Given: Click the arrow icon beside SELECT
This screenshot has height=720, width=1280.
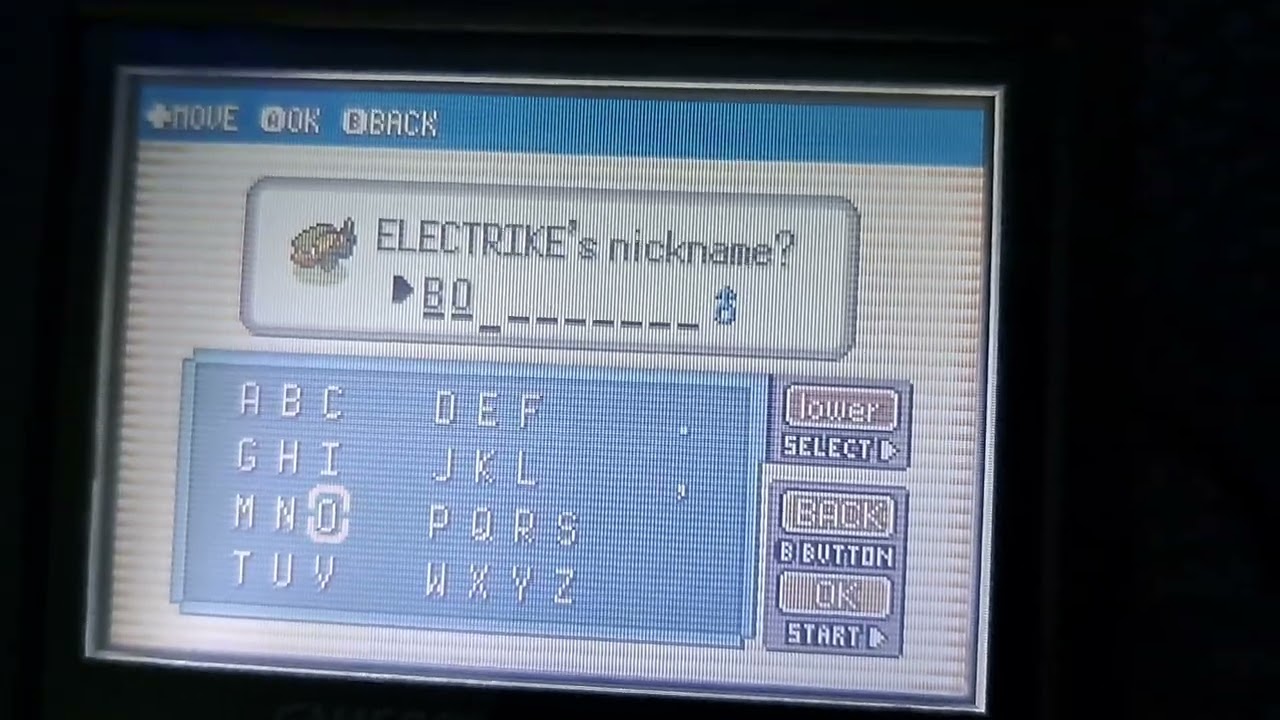Looking at the screenshot, I should point(888,448).
